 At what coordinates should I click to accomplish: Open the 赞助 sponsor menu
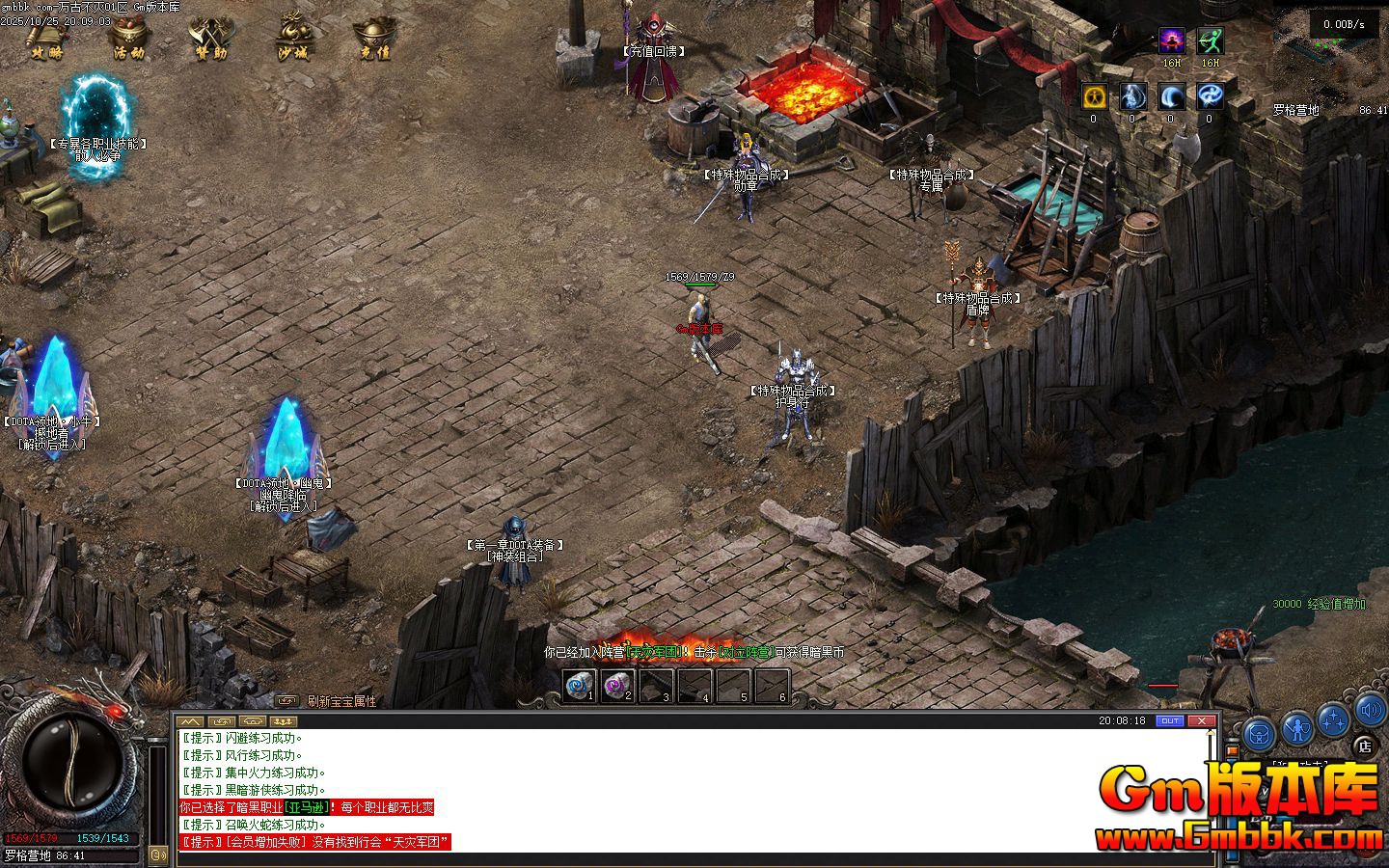210,39
